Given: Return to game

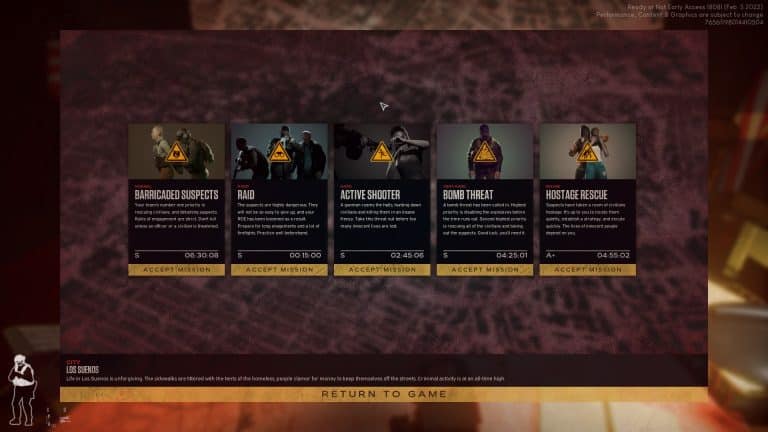Looking at the screenshot, I should 383,394.
